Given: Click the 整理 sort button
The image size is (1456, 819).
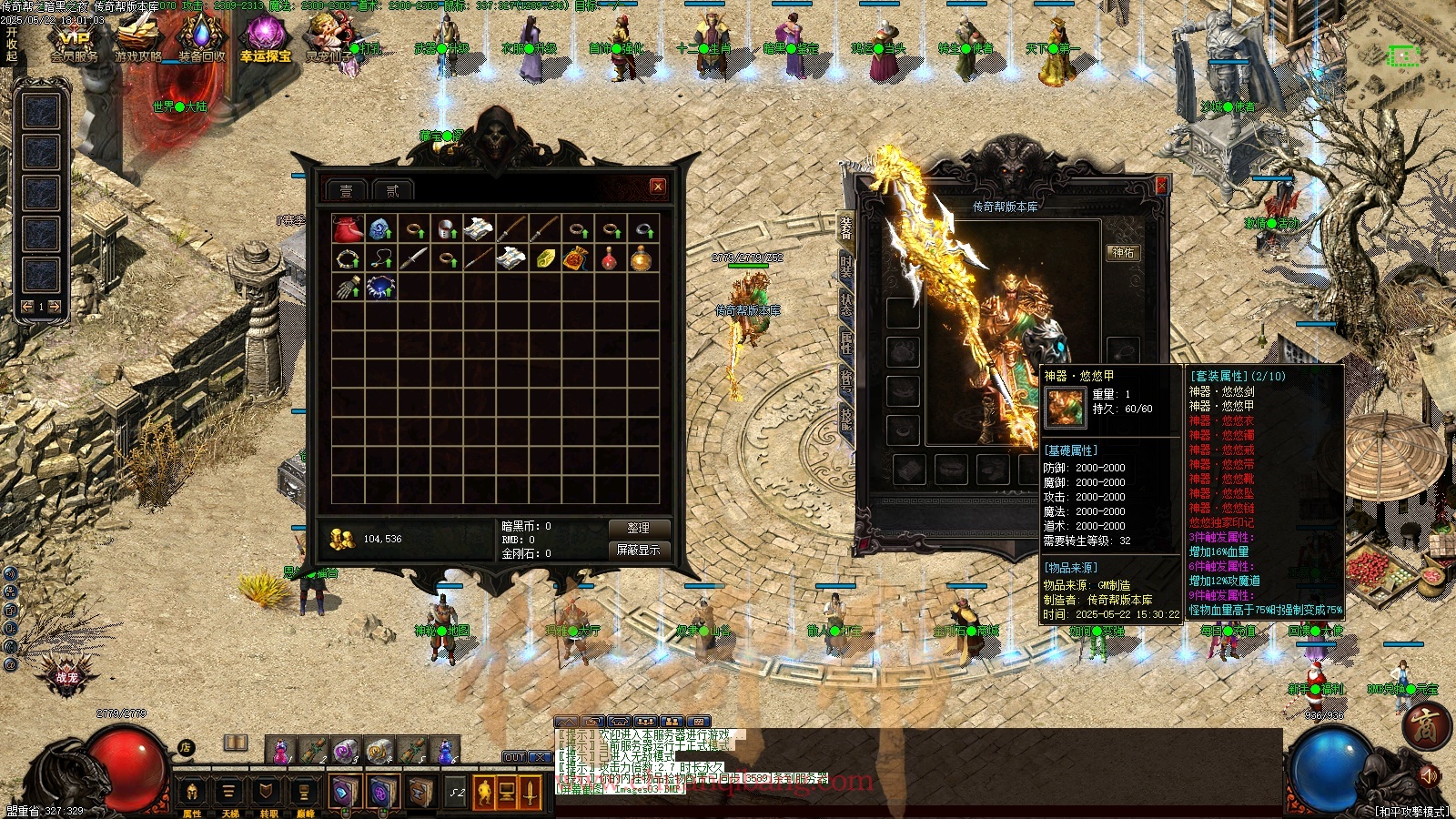Looking at the screenshot, I should pos(638,528).
